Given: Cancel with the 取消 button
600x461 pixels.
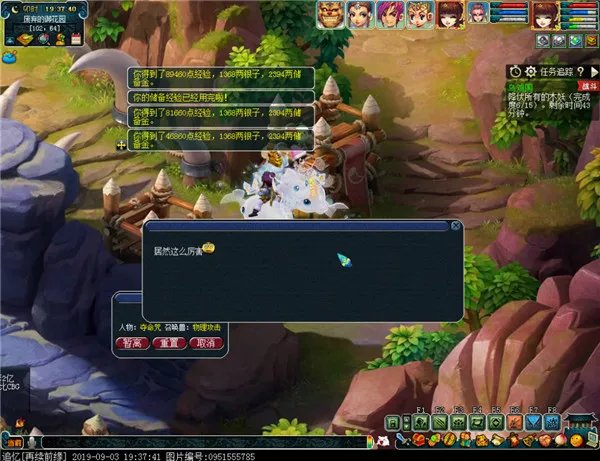Looking at the screenshot, I should [x=204, y=342].
